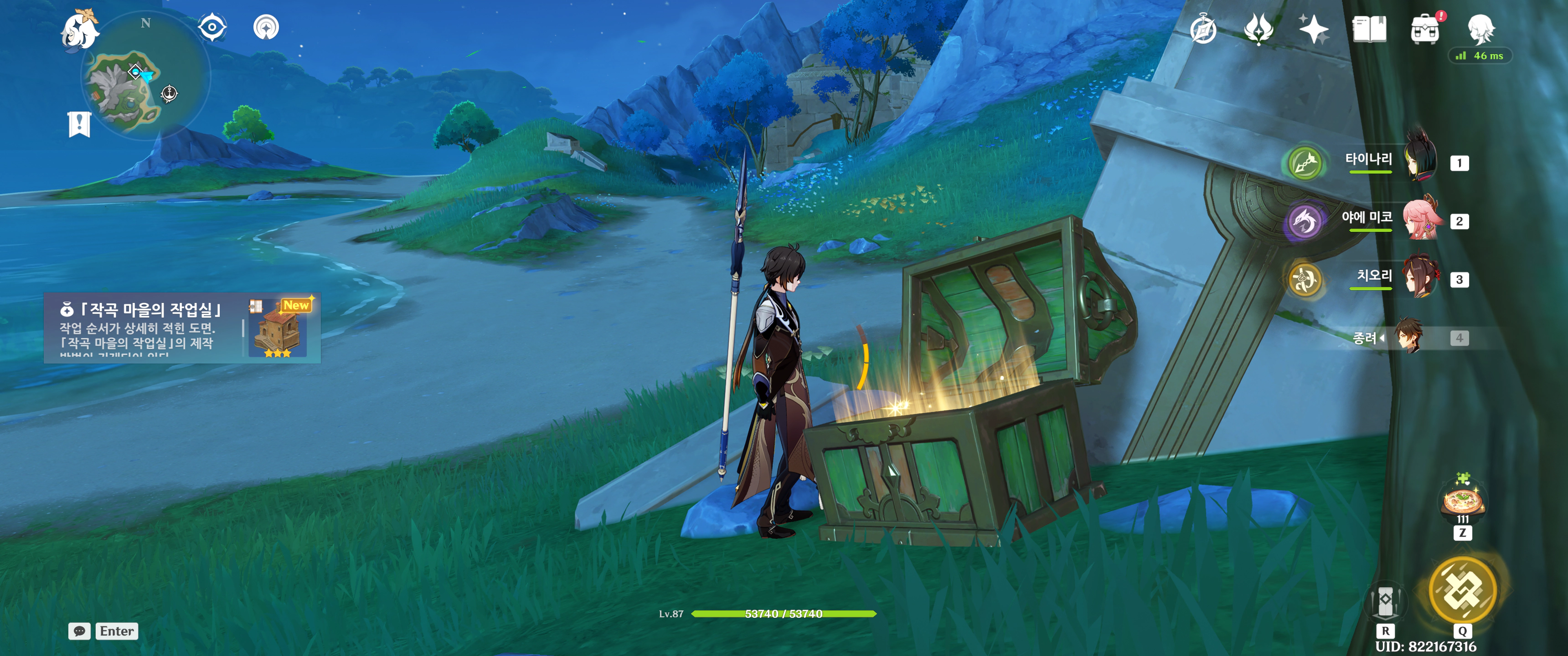Open the 작곡 마을의 작업실 notification
The height and width of the screenshot is (656, 1568).
click(182, 328)
